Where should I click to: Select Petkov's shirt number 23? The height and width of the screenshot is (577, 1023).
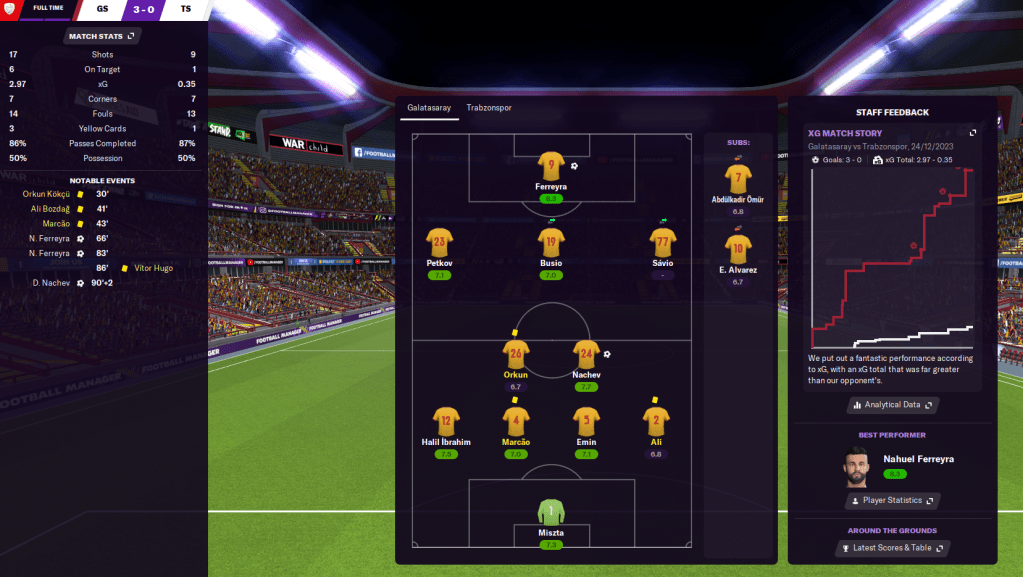[x=440, y=242]
